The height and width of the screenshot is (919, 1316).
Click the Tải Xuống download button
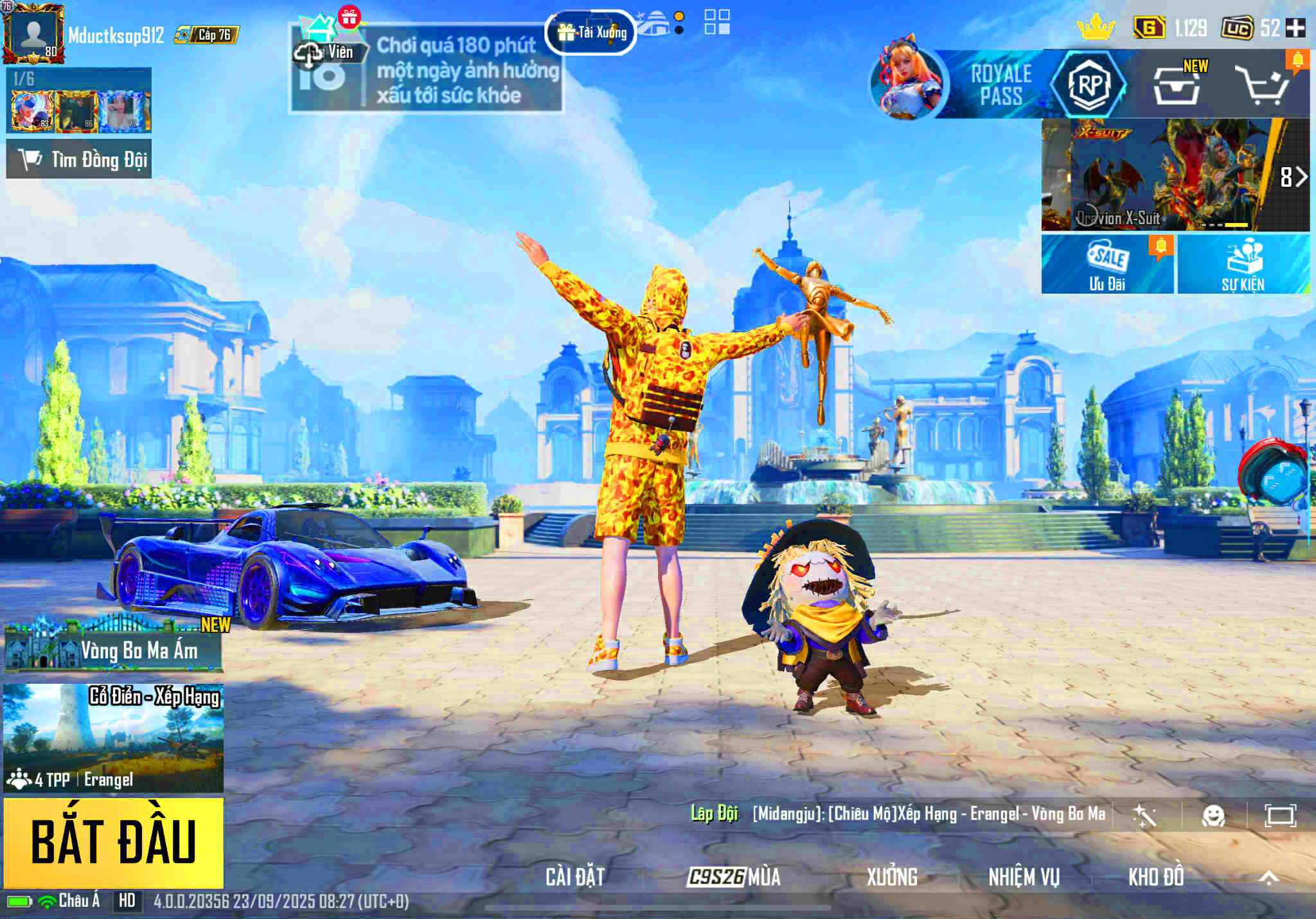pos(591,32)
